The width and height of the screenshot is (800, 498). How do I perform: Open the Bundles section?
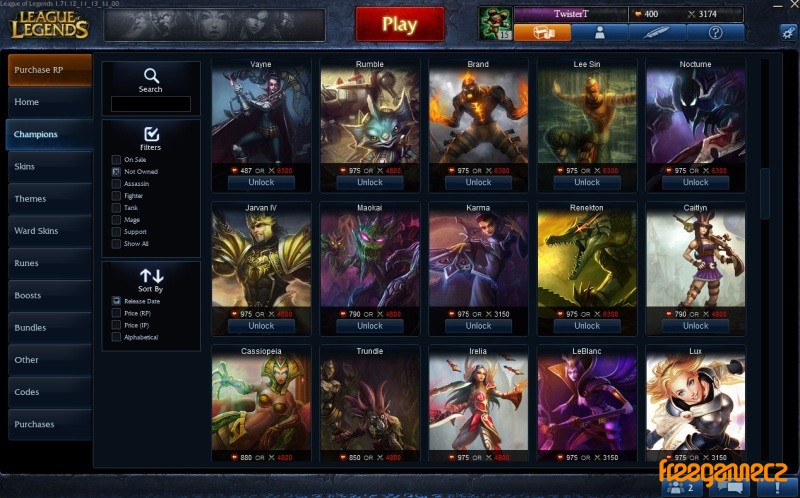tap(50, 327)
